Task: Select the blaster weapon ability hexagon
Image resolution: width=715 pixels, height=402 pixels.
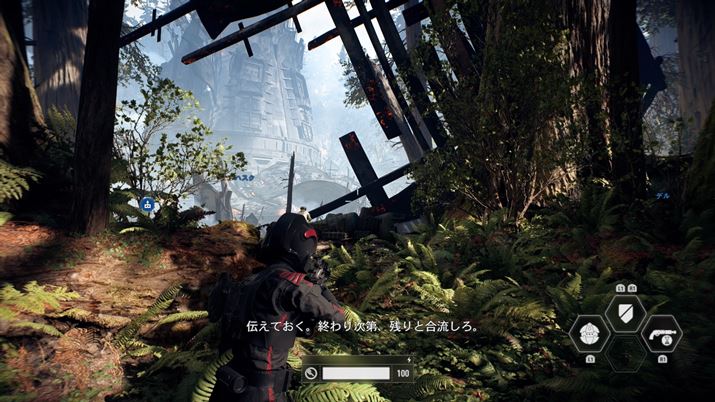Action: (x=661, y=334)
